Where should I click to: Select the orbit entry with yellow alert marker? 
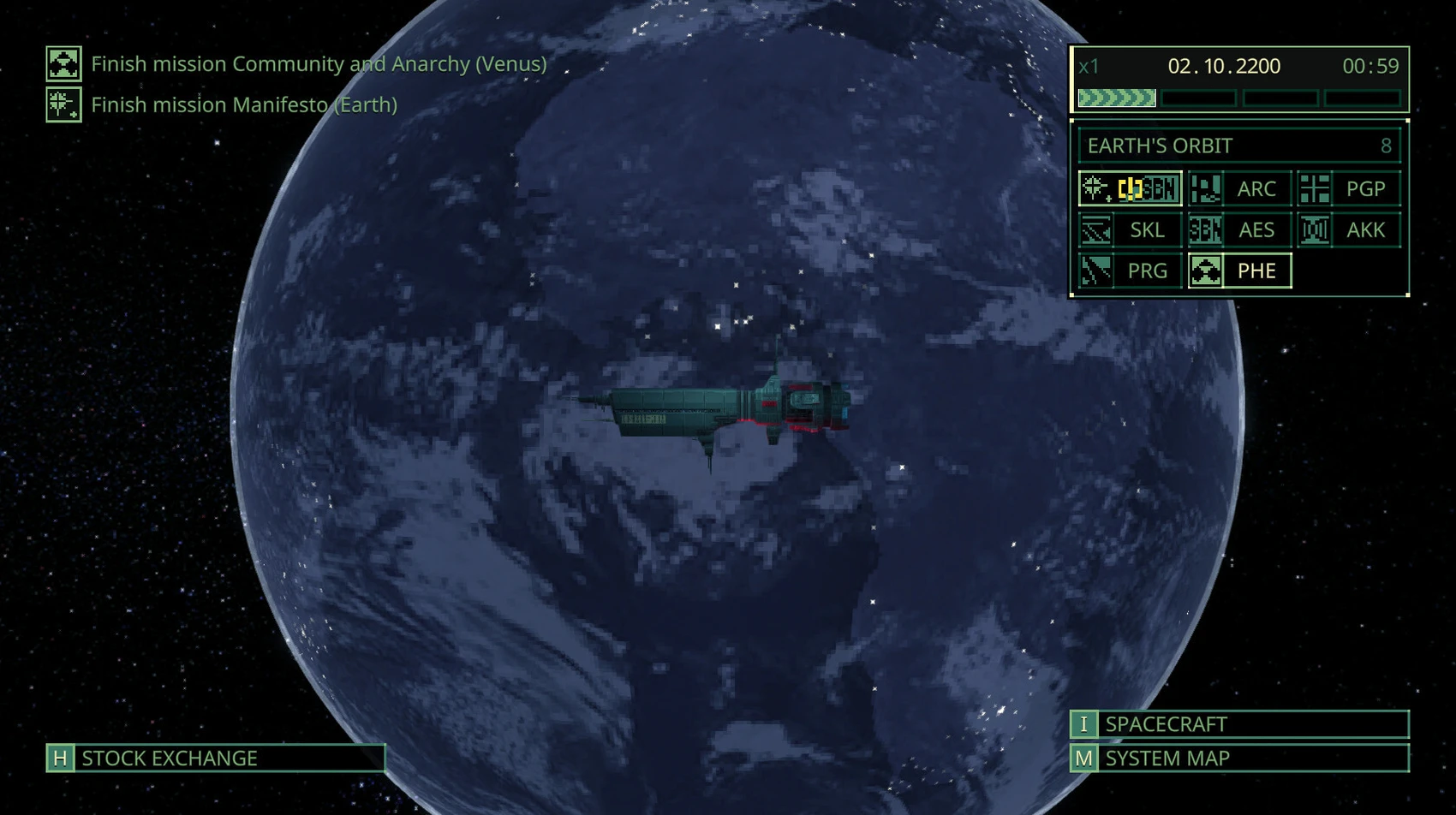coord(1130,188)
